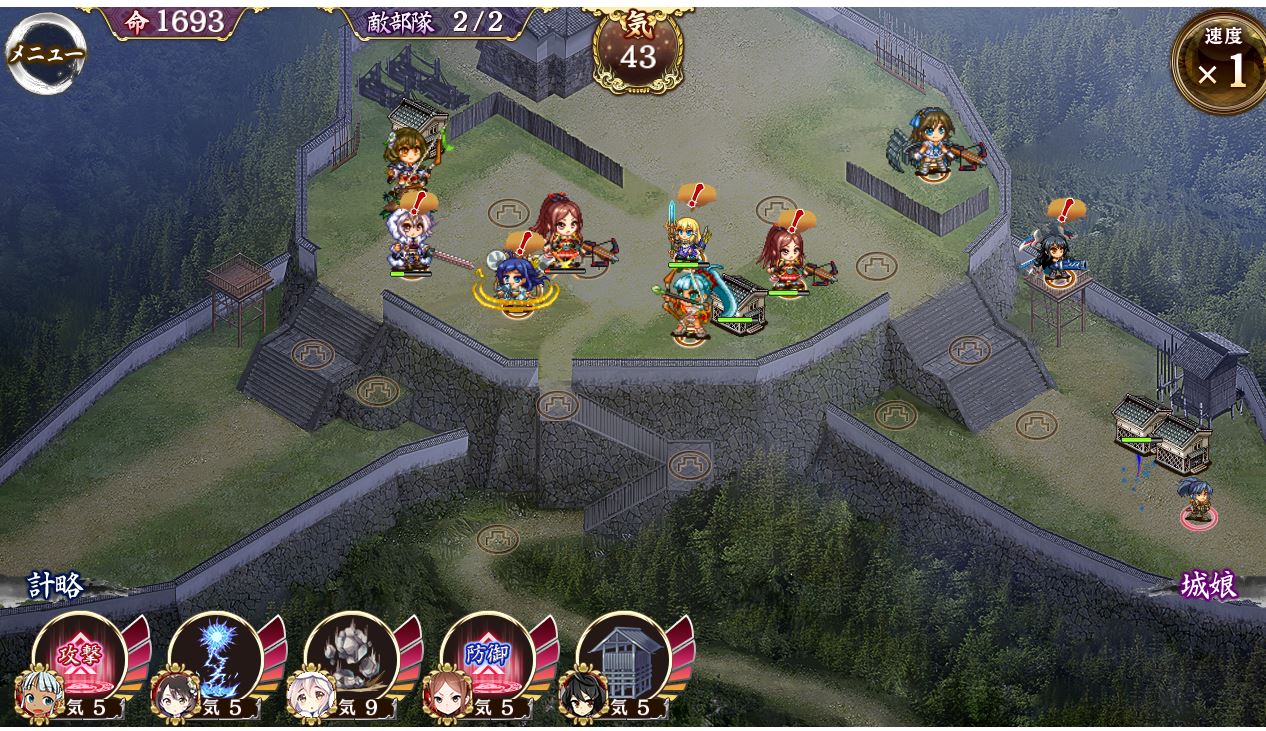This screenshot has width=1266, height=731.
Task: Open the メニュー menu button
Action: coord(45,53)
